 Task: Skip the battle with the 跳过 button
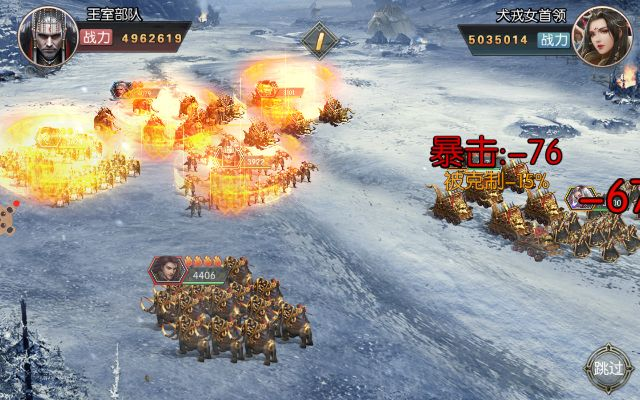tap(608, 367)
